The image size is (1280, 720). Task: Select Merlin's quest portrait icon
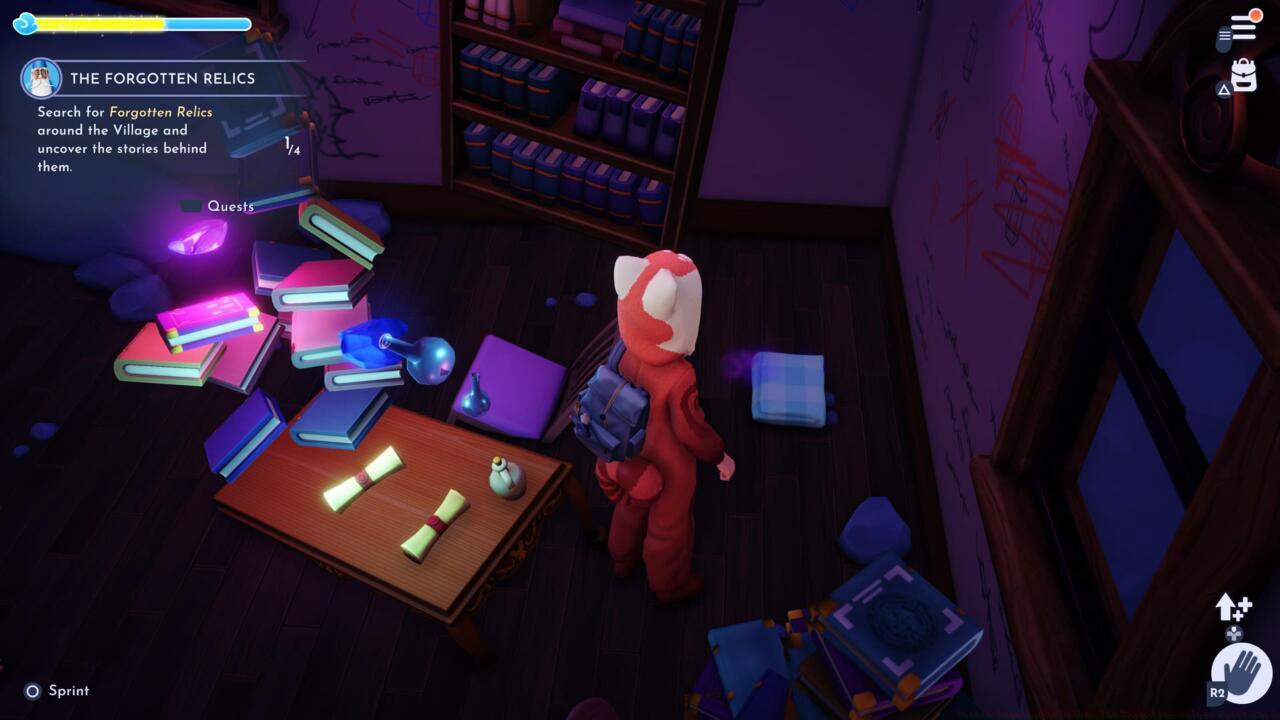coord(41,78)
